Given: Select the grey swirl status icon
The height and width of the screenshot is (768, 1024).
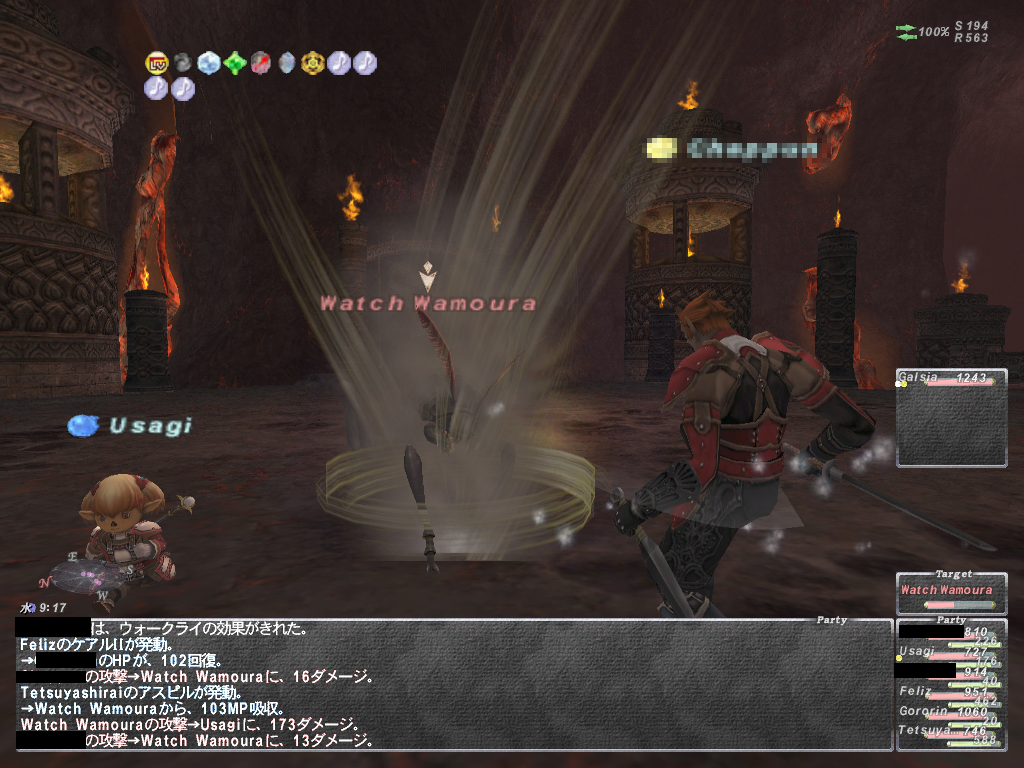Looking at the screenshot, I should tap(182, 63).
